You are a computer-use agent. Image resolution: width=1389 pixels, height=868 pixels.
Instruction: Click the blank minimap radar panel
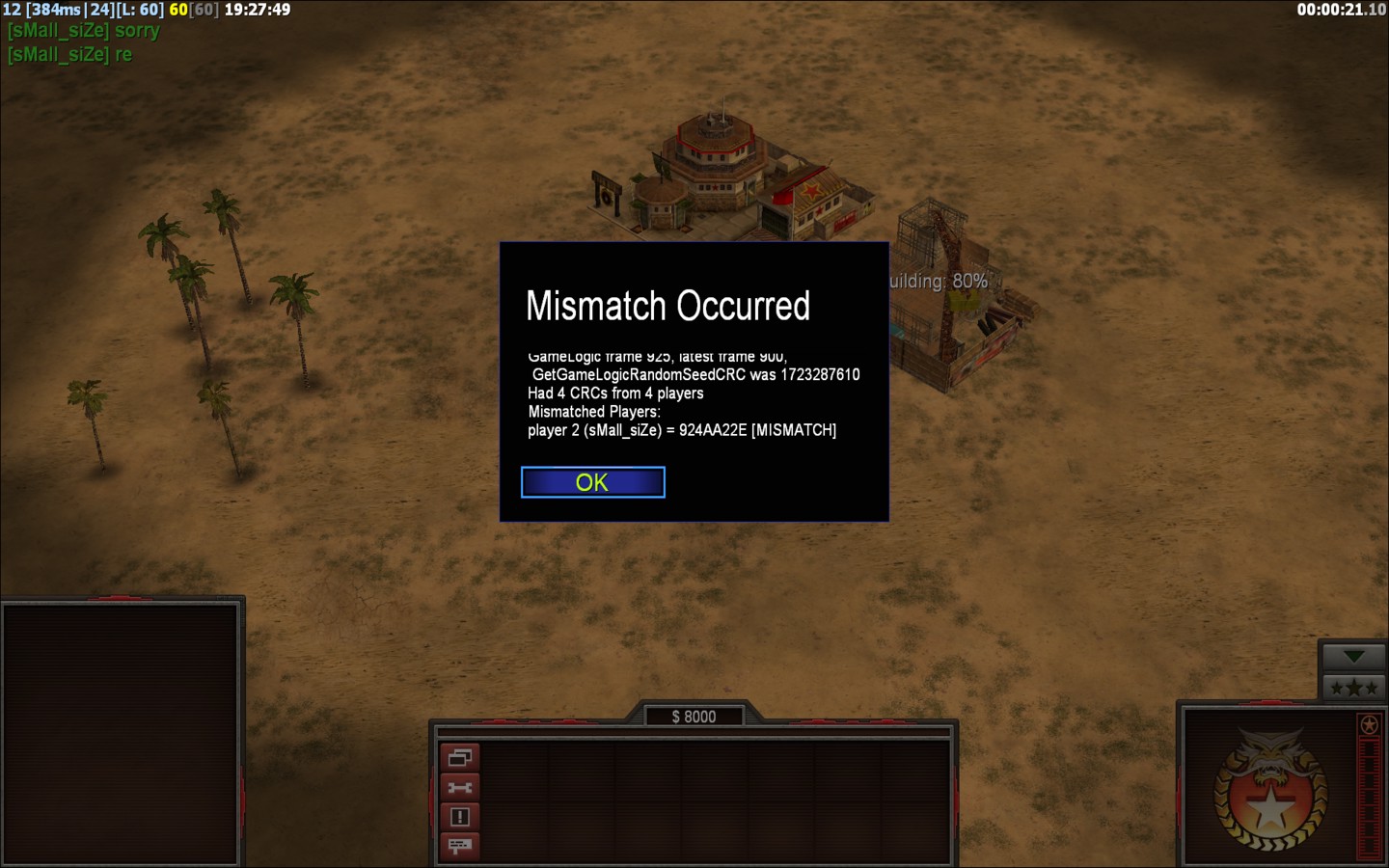(121, 733)
